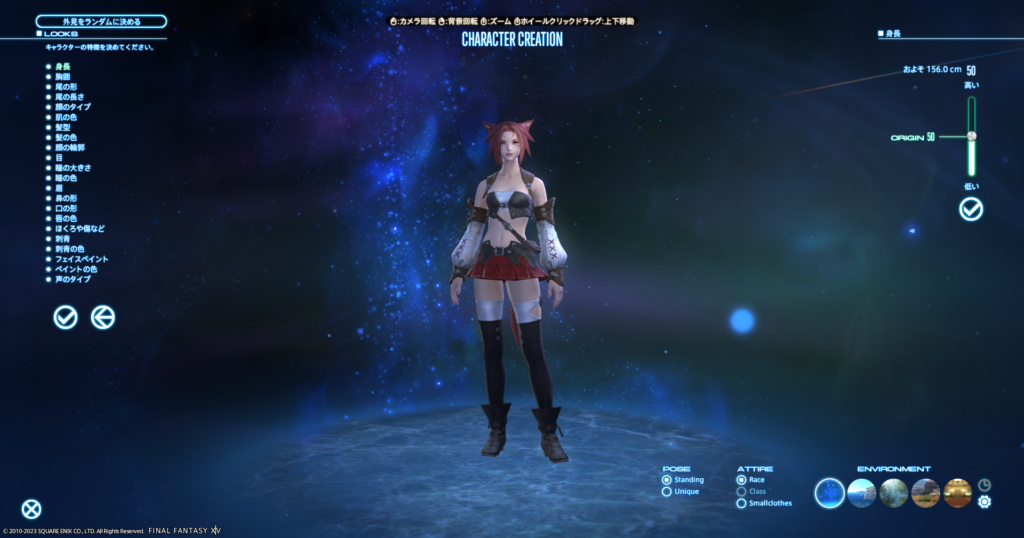1024x538 pixels.
Task: Confirm height with the checkmark under the slider
Action: tap(971, 209)
